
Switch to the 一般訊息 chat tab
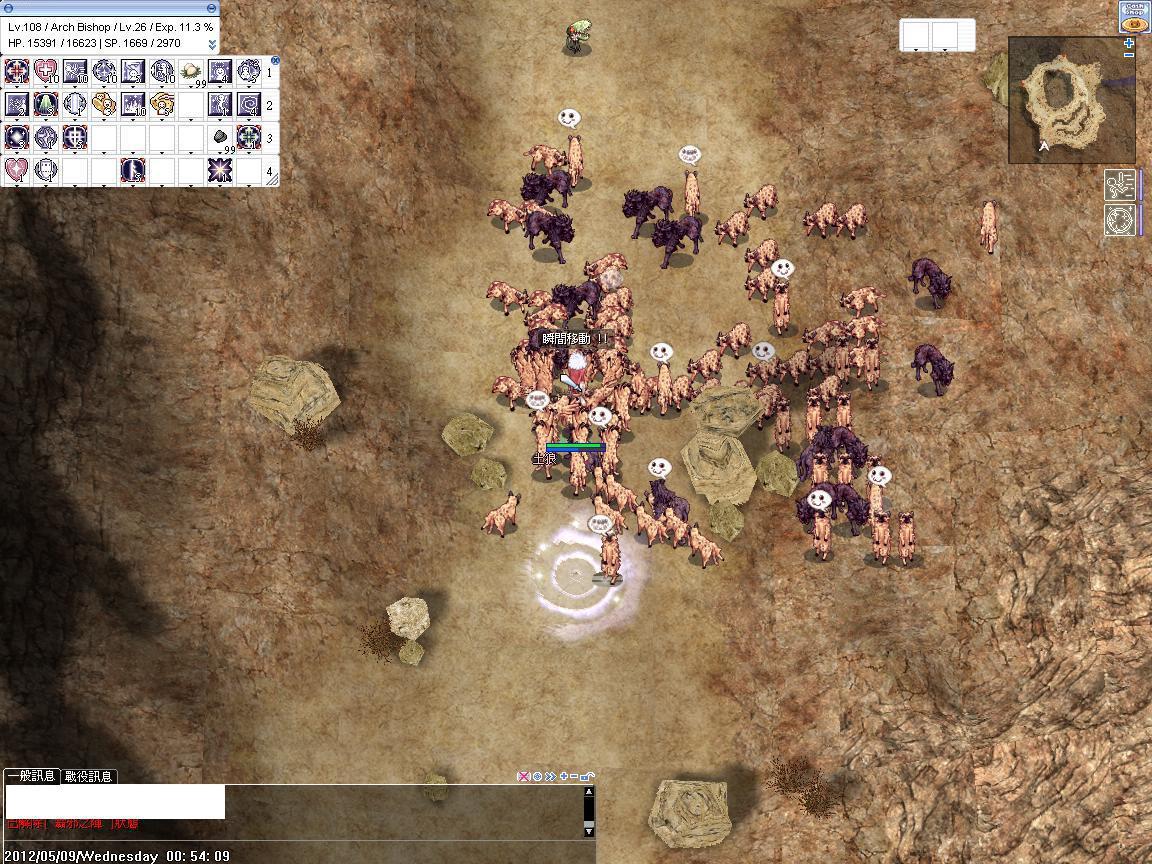point(31,776)
